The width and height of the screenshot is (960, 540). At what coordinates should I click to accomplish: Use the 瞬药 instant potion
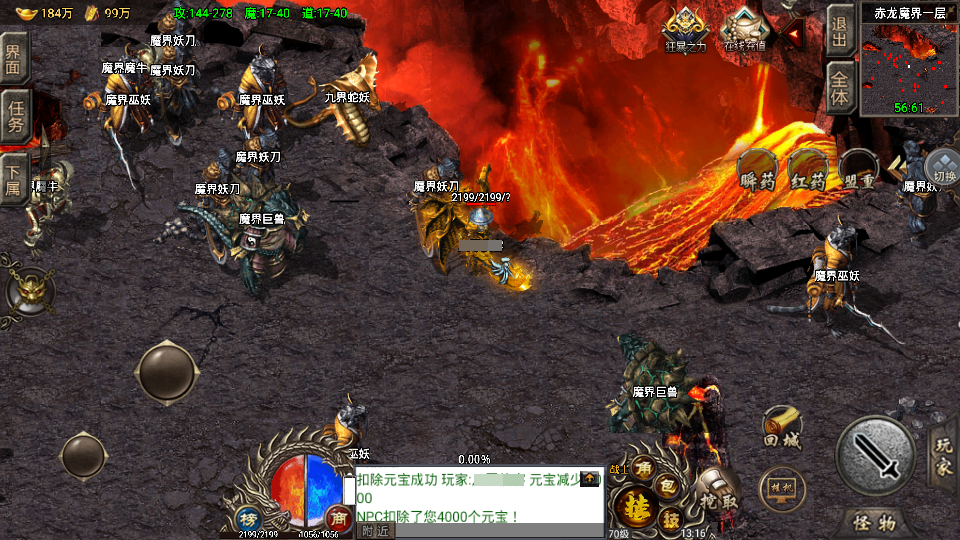pyautogui.click(x=758, y=172)
